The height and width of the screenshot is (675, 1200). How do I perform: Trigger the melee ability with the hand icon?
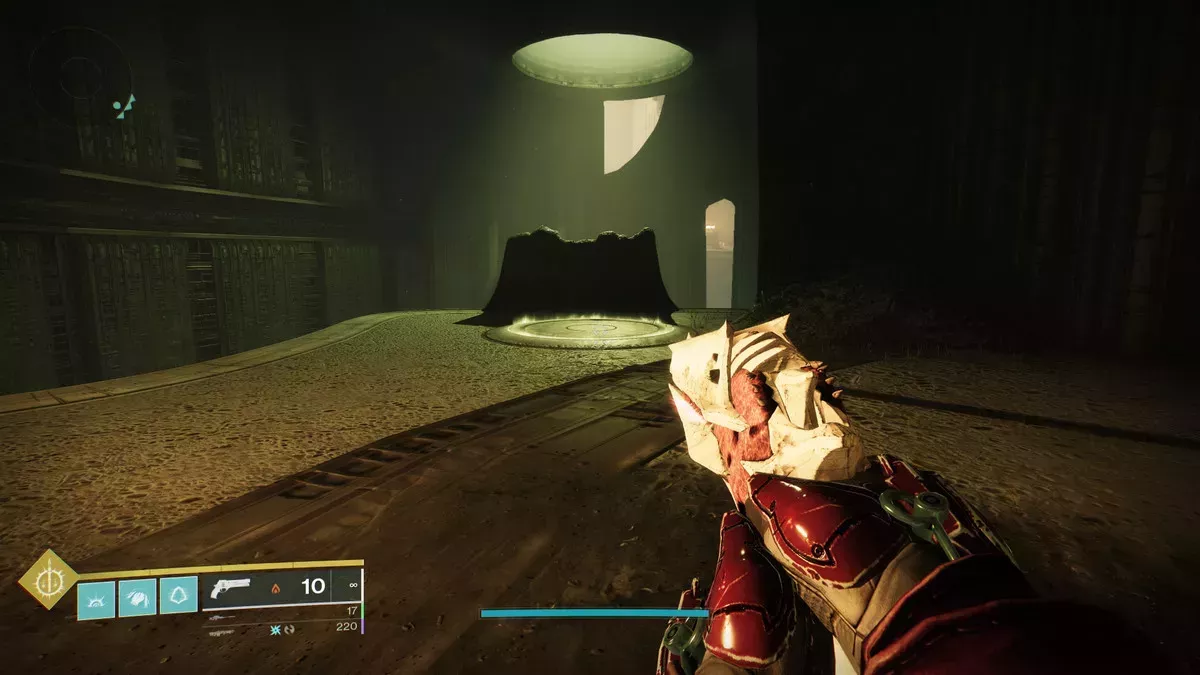(x=137, y=598)
